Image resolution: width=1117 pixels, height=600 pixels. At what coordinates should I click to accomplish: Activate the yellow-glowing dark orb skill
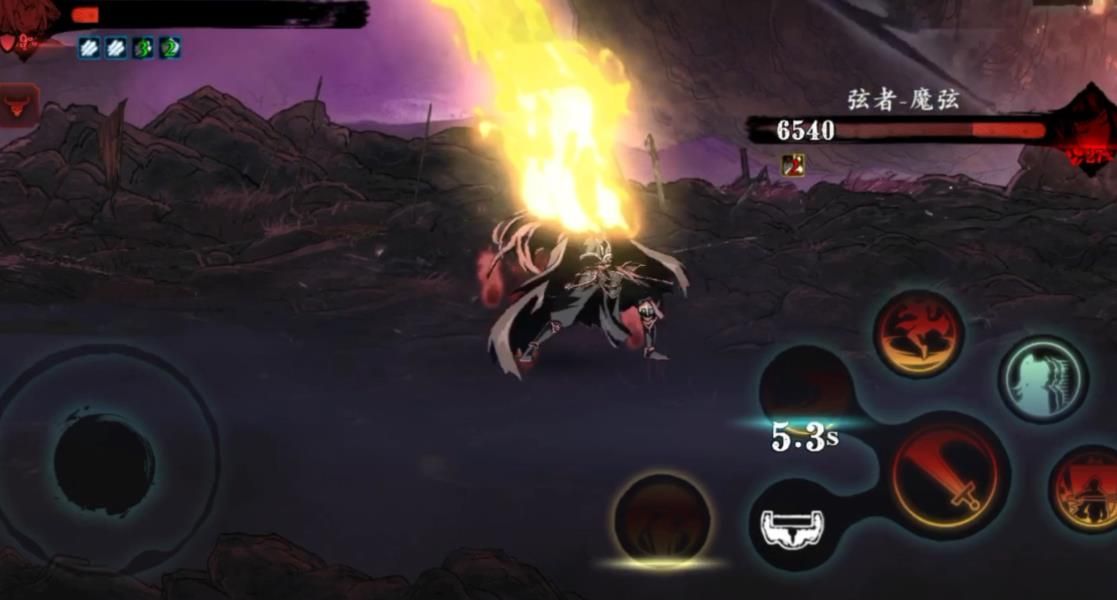pyautogui.click(x=662, y=520)
